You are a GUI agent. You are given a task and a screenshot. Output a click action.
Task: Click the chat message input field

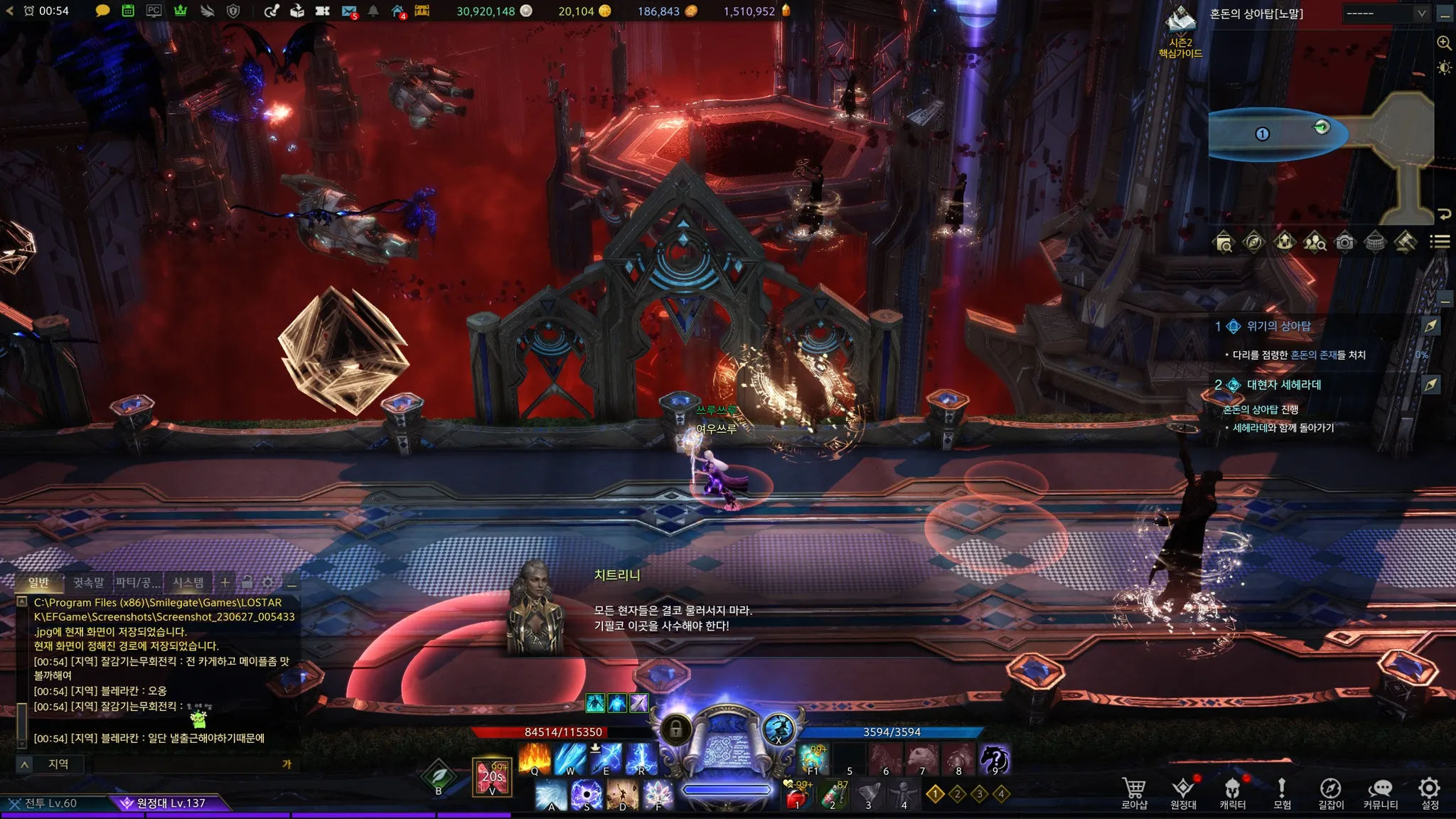tap(185, 764)
